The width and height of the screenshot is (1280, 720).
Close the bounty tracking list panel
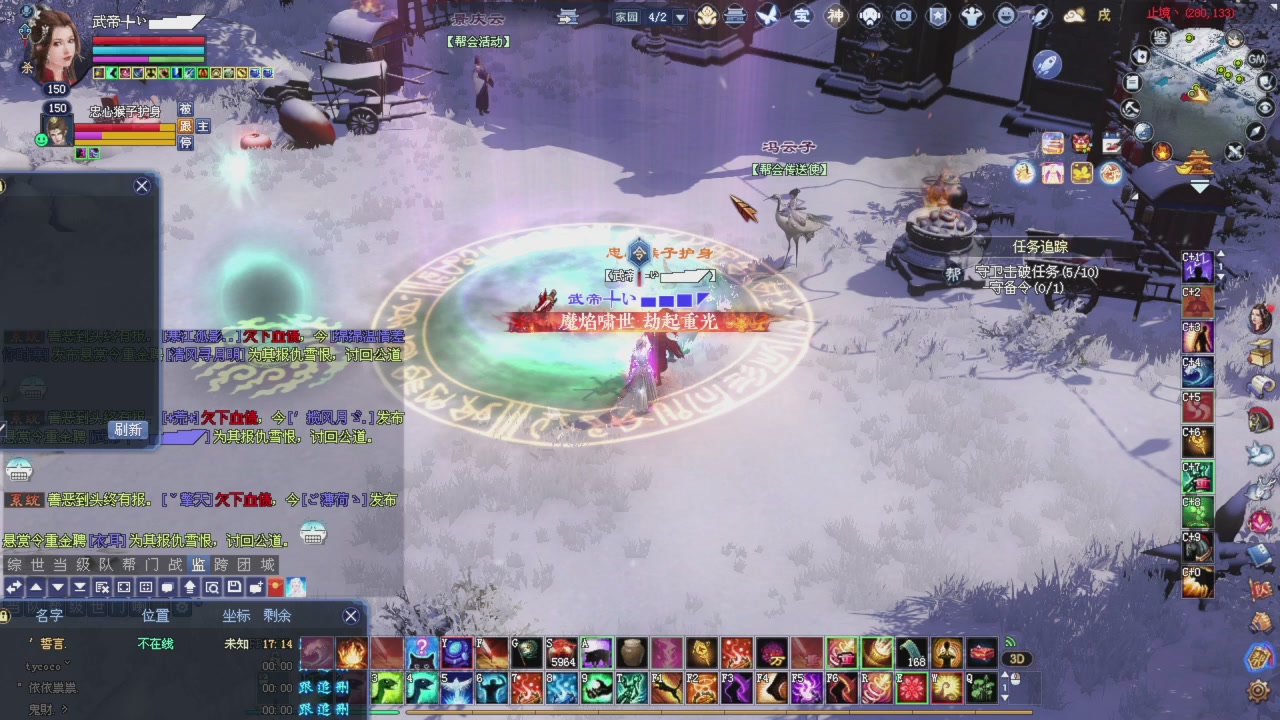point(351,616)
